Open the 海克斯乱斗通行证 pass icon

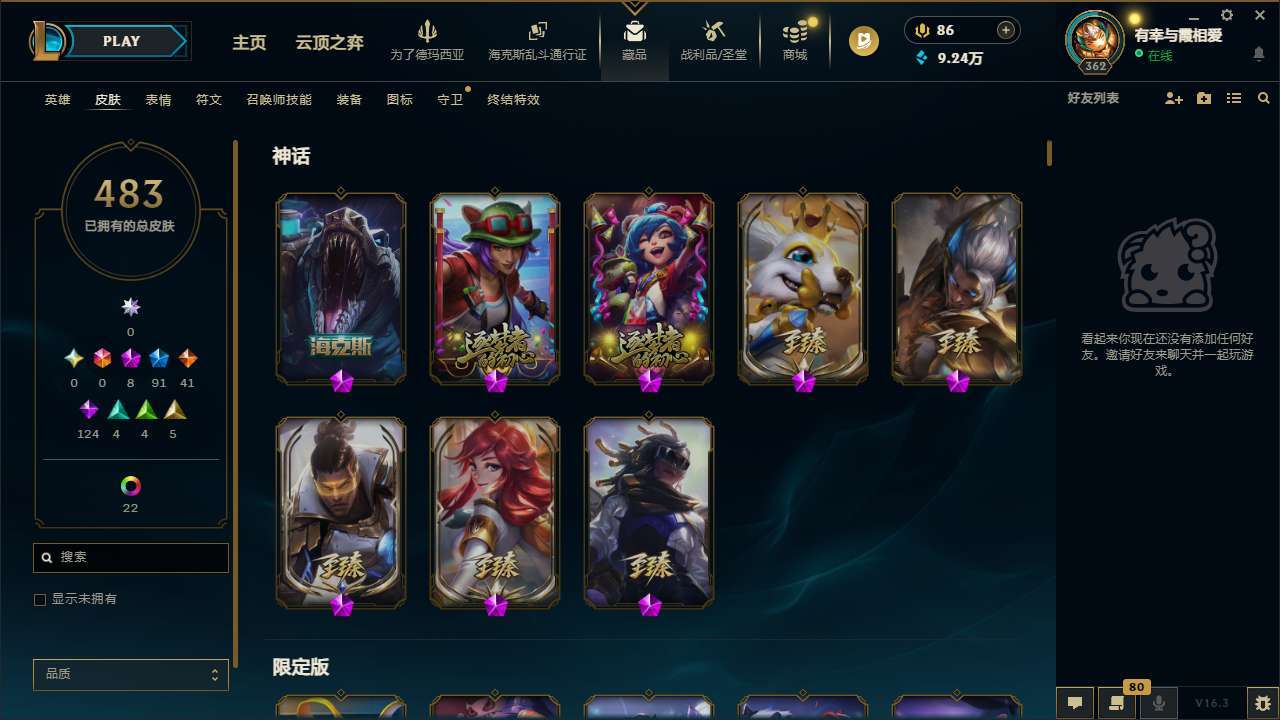[537, 40]
